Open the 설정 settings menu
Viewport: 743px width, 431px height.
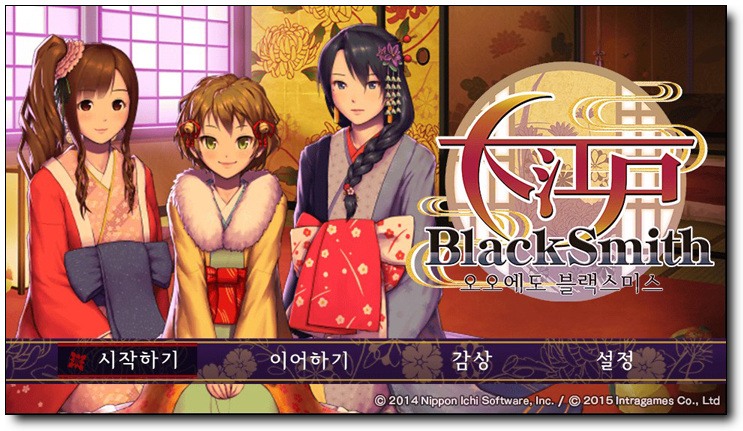614,361
